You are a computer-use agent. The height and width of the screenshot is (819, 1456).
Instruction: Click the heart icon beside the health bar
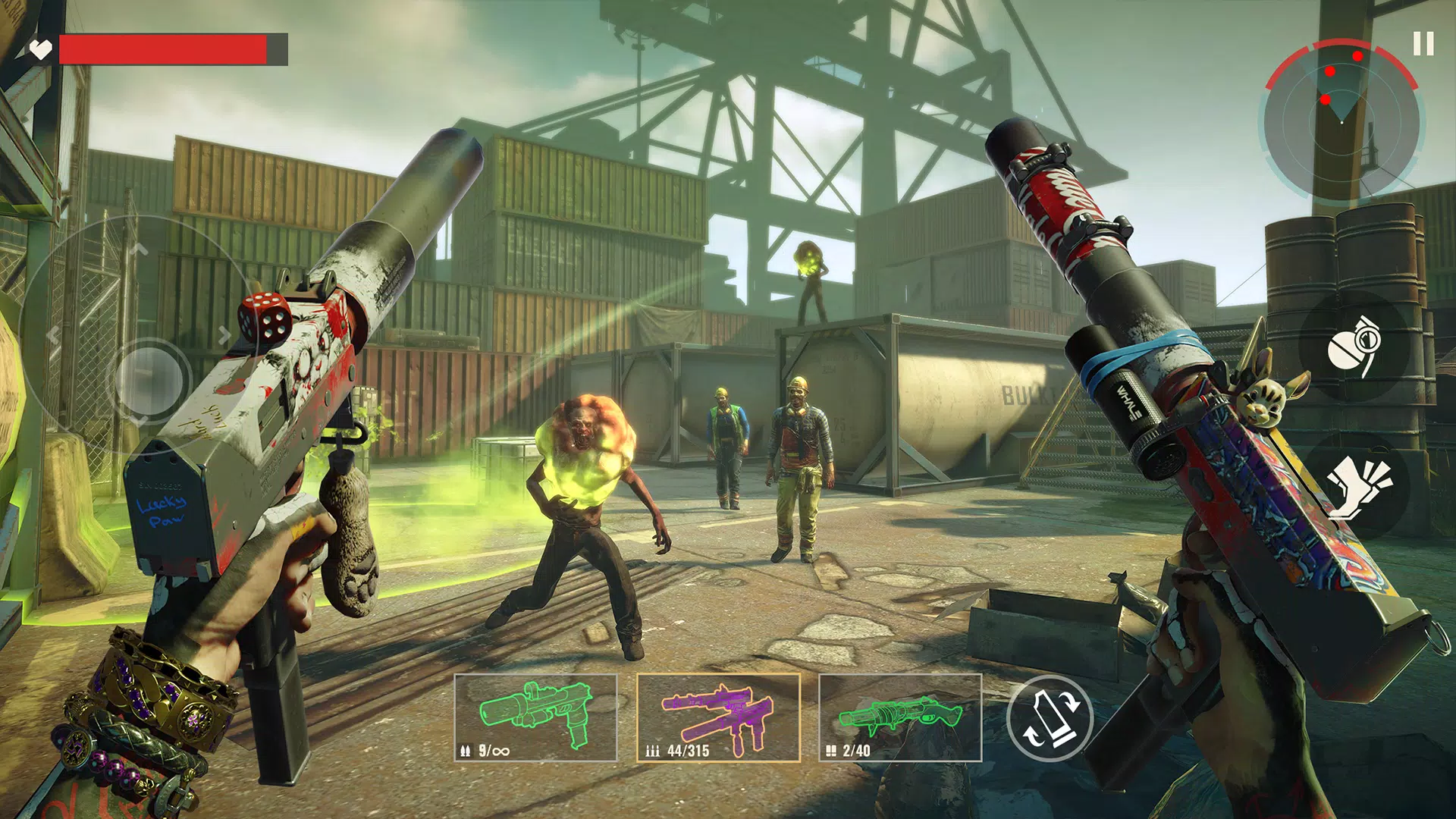click(x=42, y=51)
